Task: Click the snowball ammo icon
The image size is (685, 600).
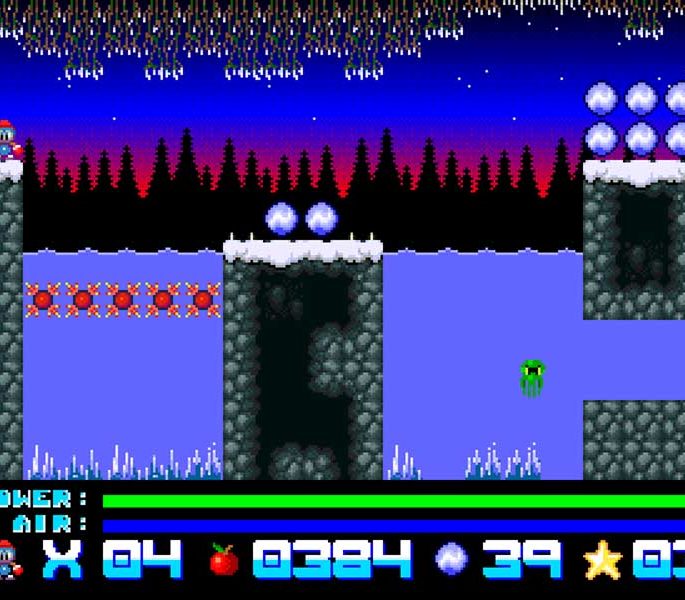Action: [449, 559]
